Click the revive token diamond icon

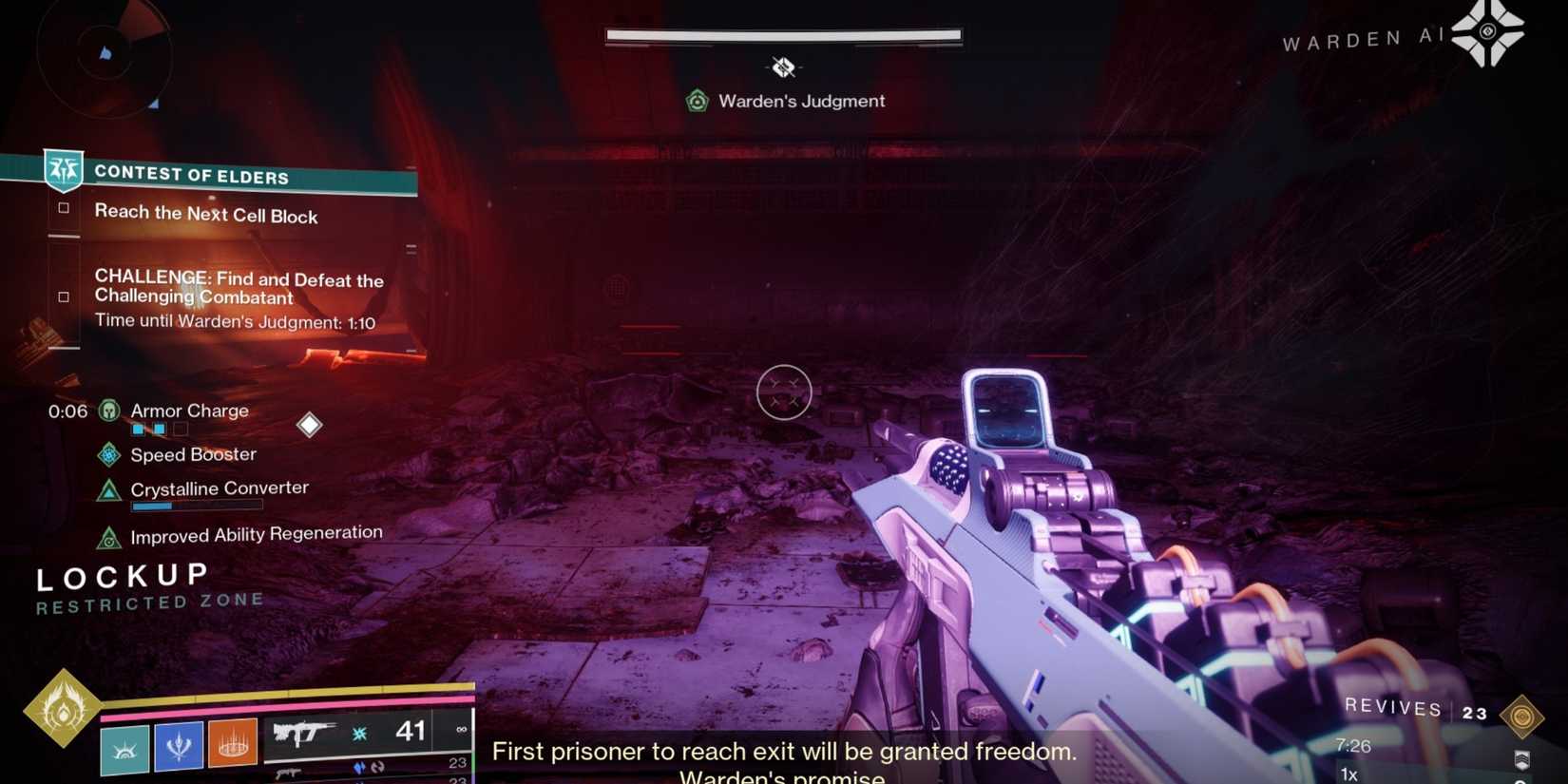1522,716
